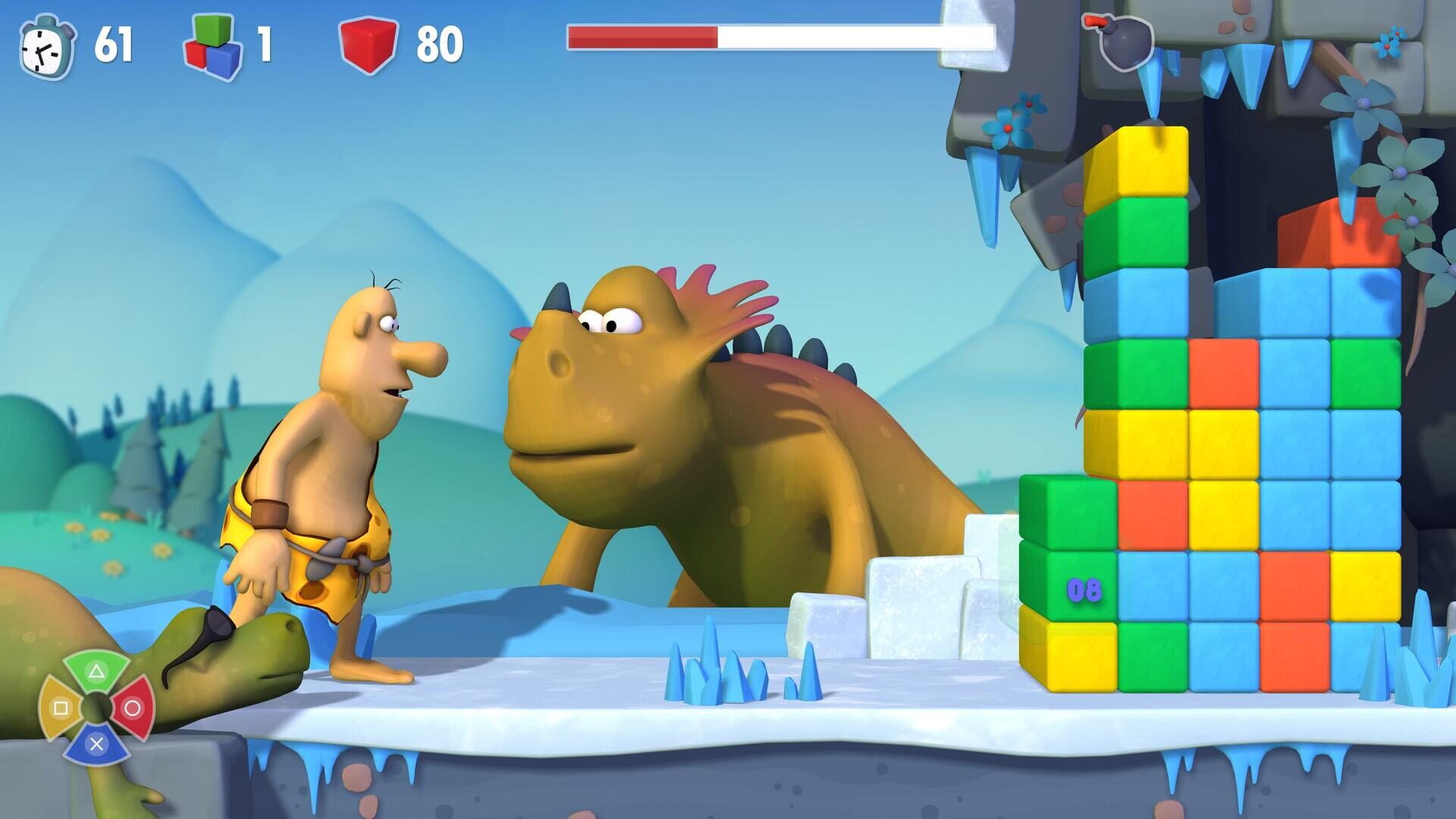The height and width of the screenshot is (819, 1456).
Task: Click the red cube counter icon
Action: (x=369, y=45)
